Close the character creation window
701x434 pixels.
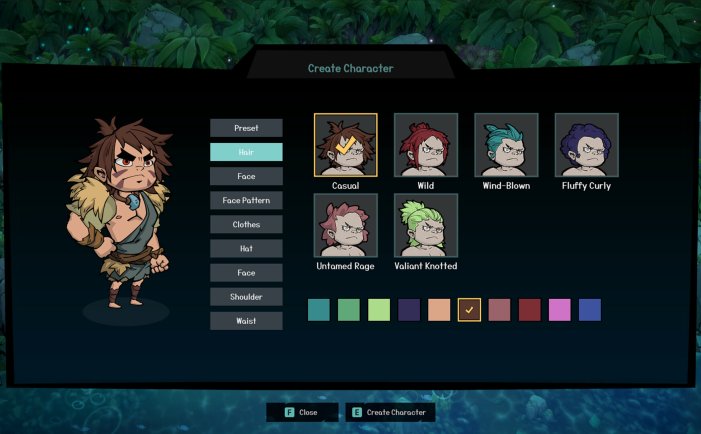click(300, 412)
